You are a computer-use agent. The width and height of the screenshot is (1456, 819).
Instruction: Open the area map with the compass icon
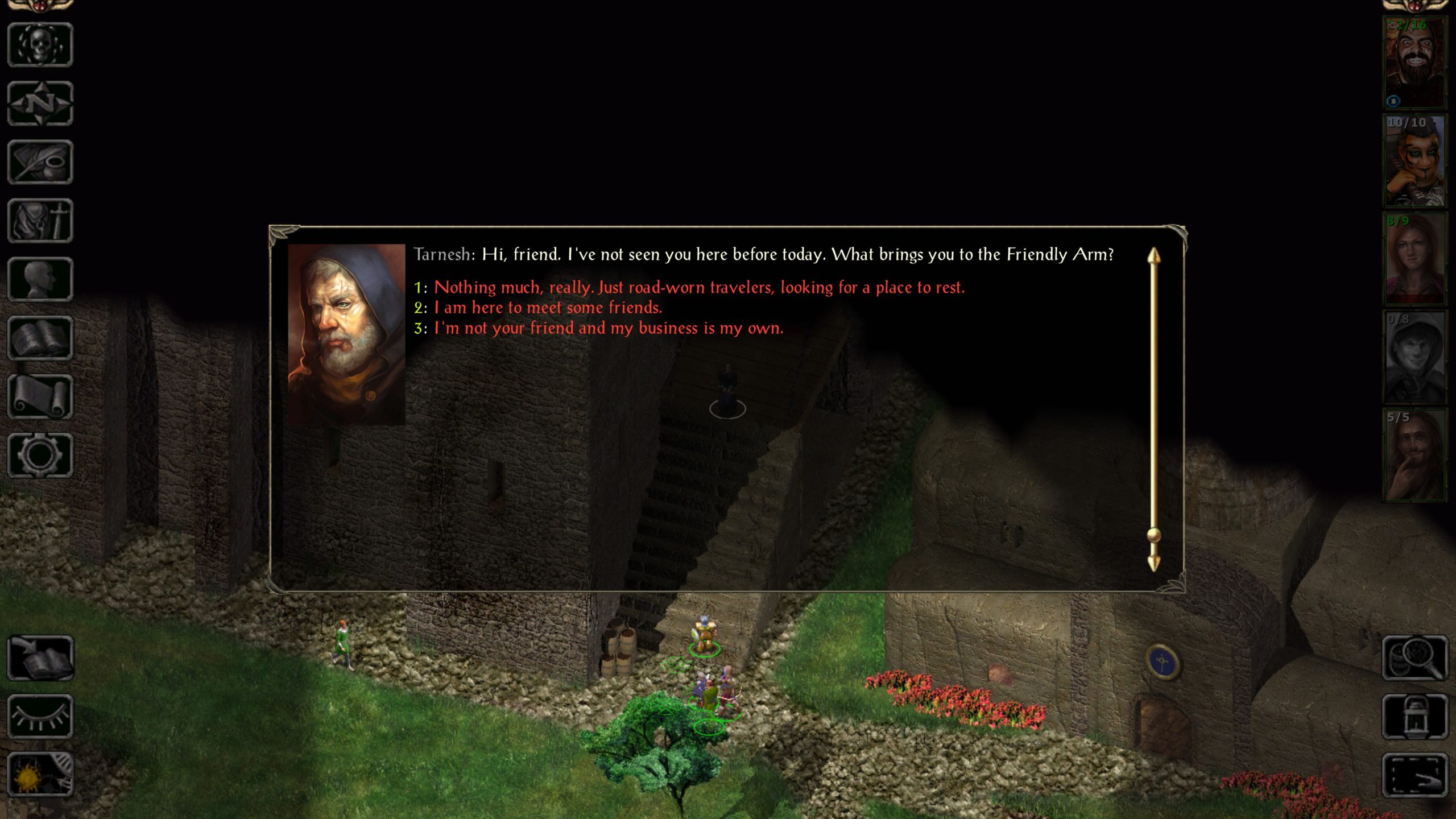click(x=40, y=104)
